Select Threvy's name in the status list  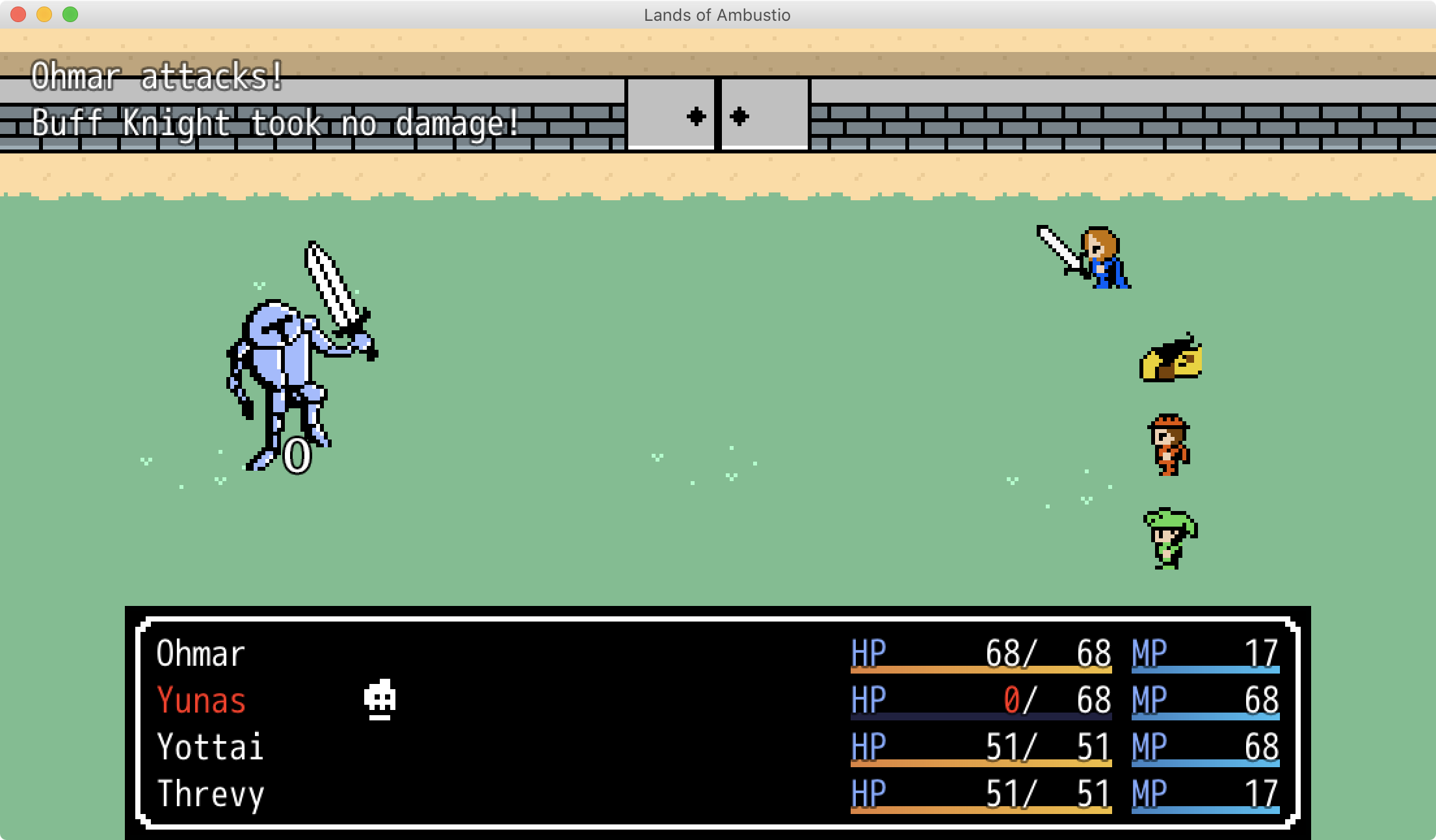coord(210,793)
